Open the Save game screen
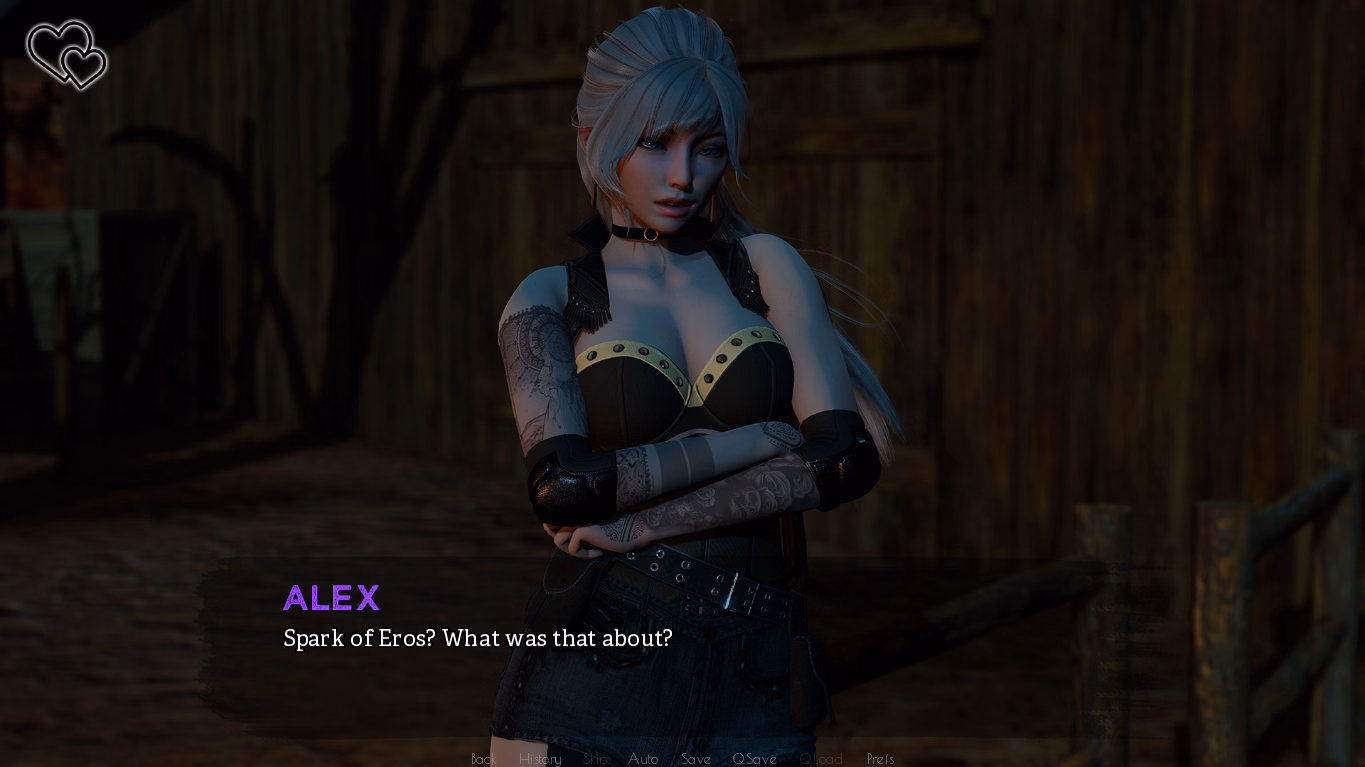The width and height of the screenshot is (1365, 767). 695,759
